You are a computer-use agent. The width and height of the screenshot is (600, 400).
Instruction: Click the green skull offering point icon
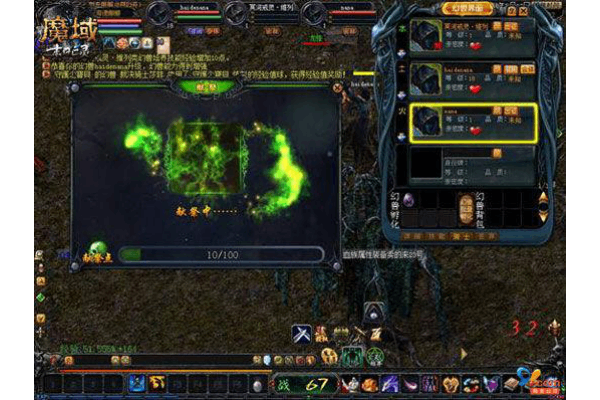[98, 250]
